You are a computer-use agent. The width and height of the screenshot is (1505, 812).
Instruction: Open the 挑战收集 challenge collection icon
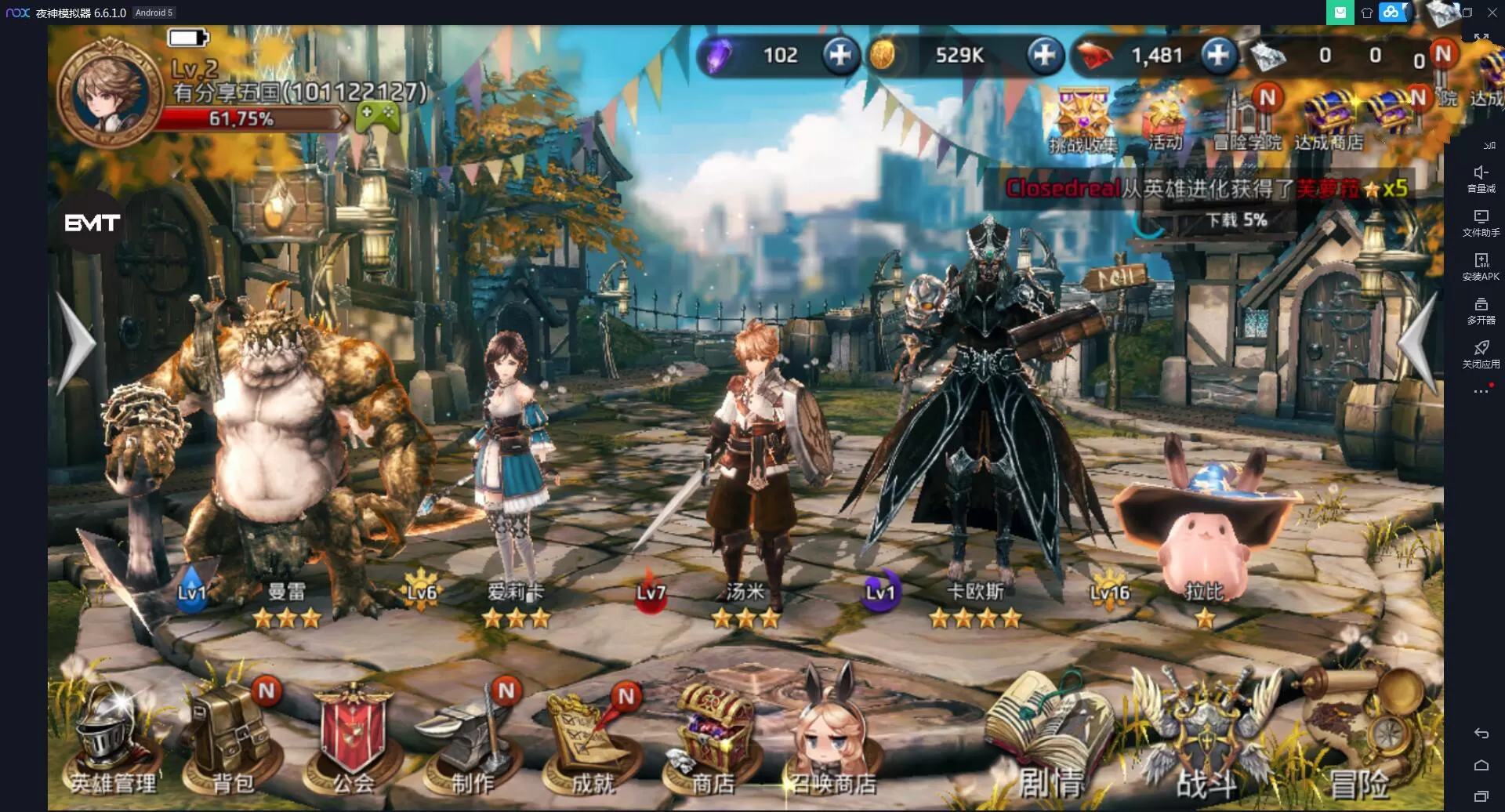(1083, 121)
